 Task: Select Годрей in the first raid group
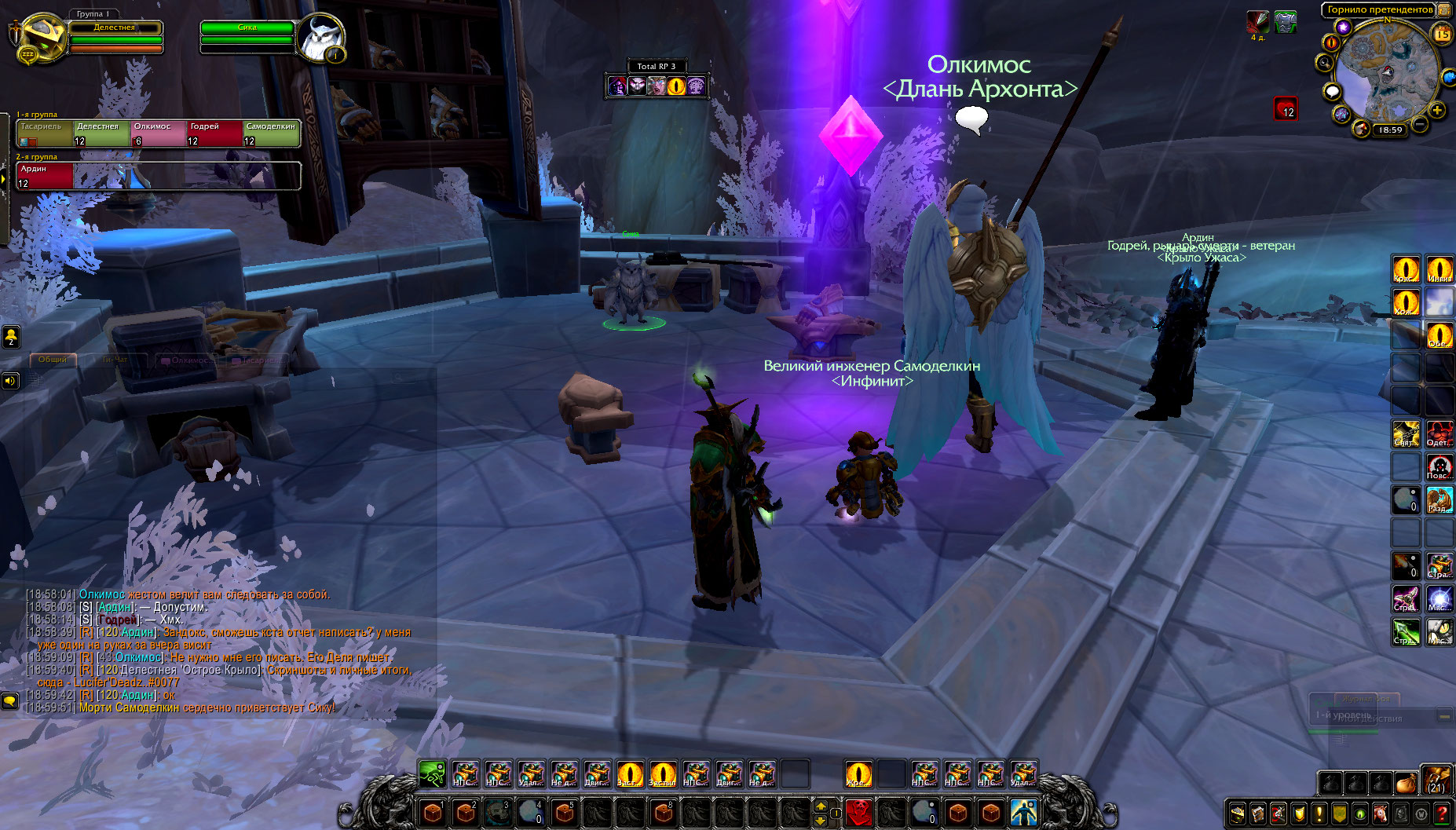[x=215, y=133]
